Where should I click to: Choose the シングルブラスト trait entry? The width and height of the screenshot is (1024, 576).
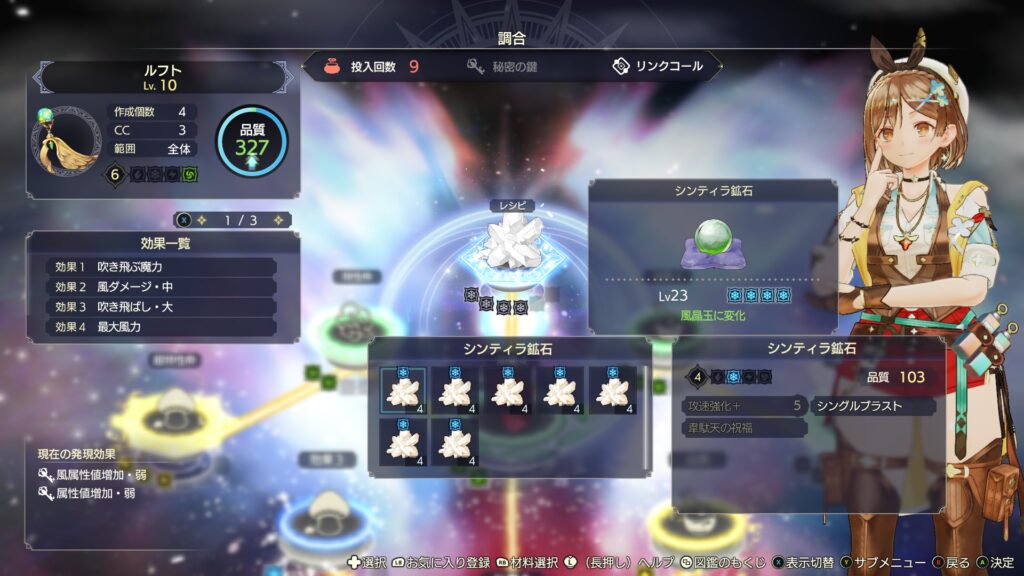click(873, 406)
